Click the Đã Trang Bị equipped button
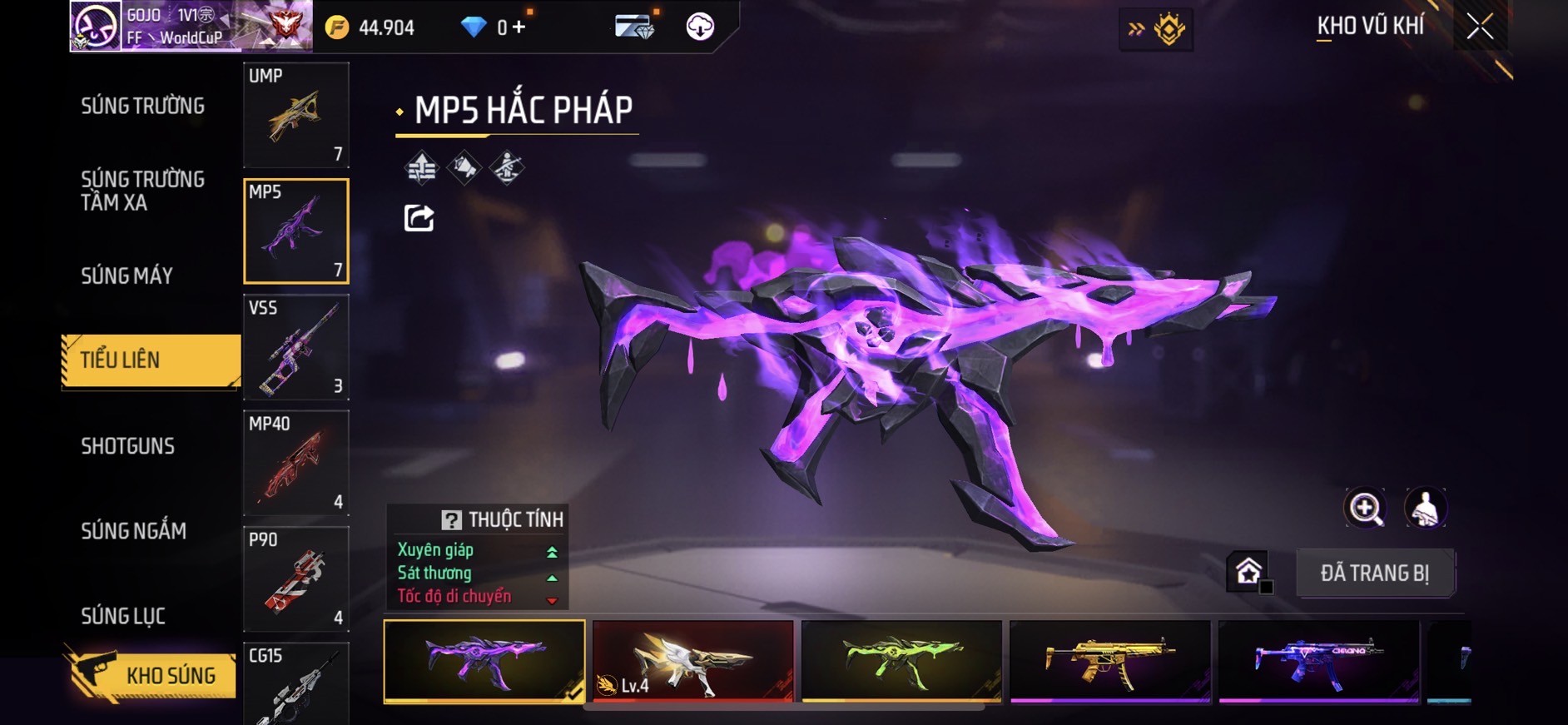Viewport: 1568px width, 725px height. 1374,573
